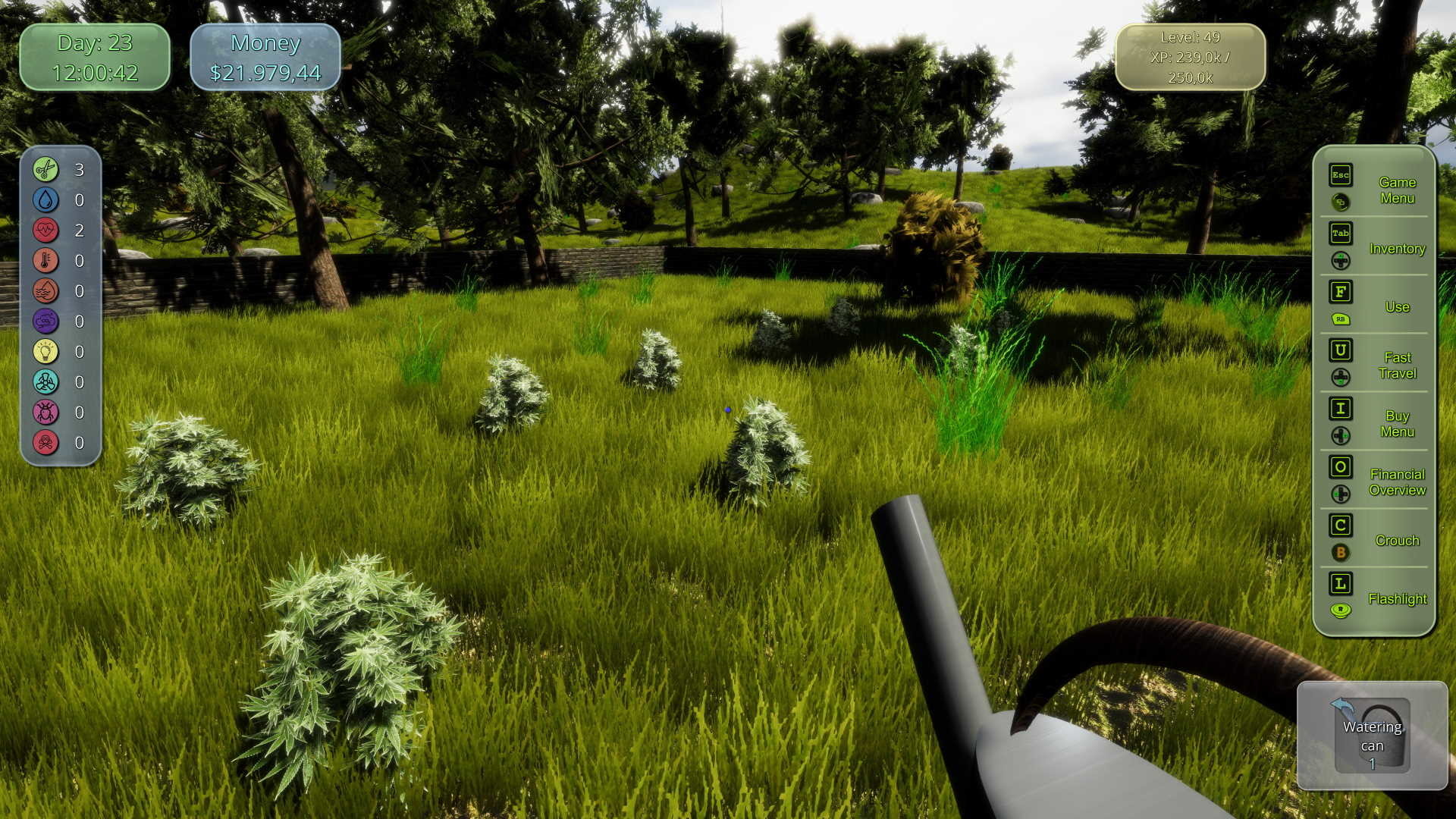Toggle Crouch mode
Screen dimensions: 1456x819
pyautogui.click(x=1398, y=540)
